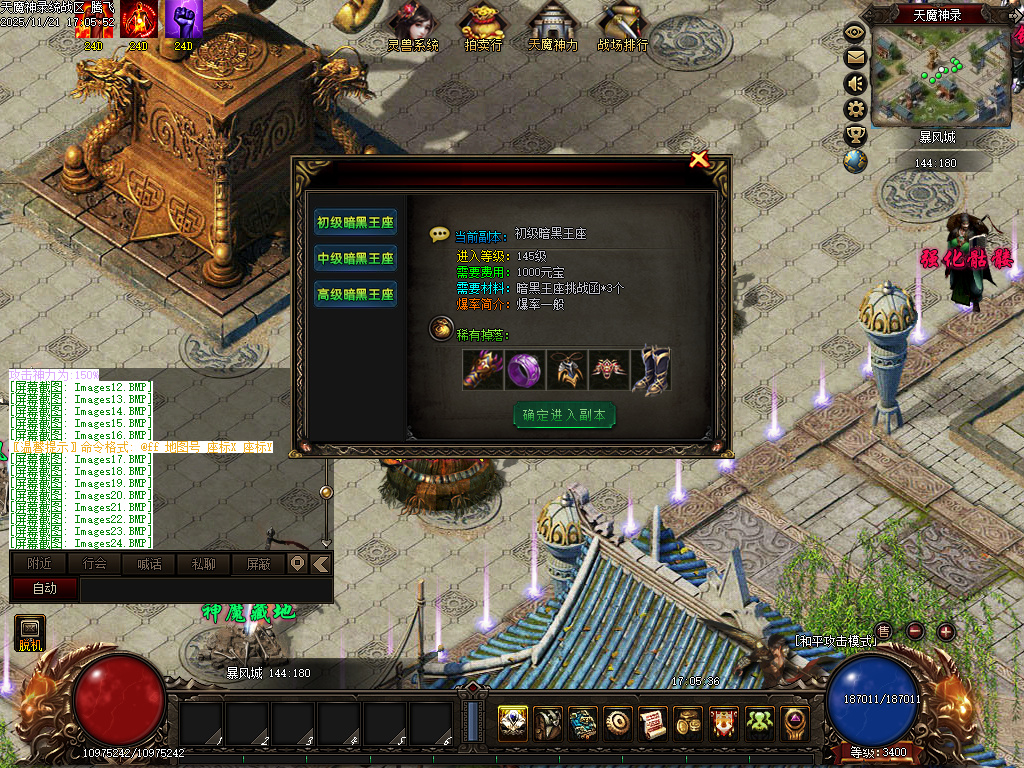The image size is (1024, 768).
Task: Confirm with 确定进入副本 button
Action: click(564, 415)
